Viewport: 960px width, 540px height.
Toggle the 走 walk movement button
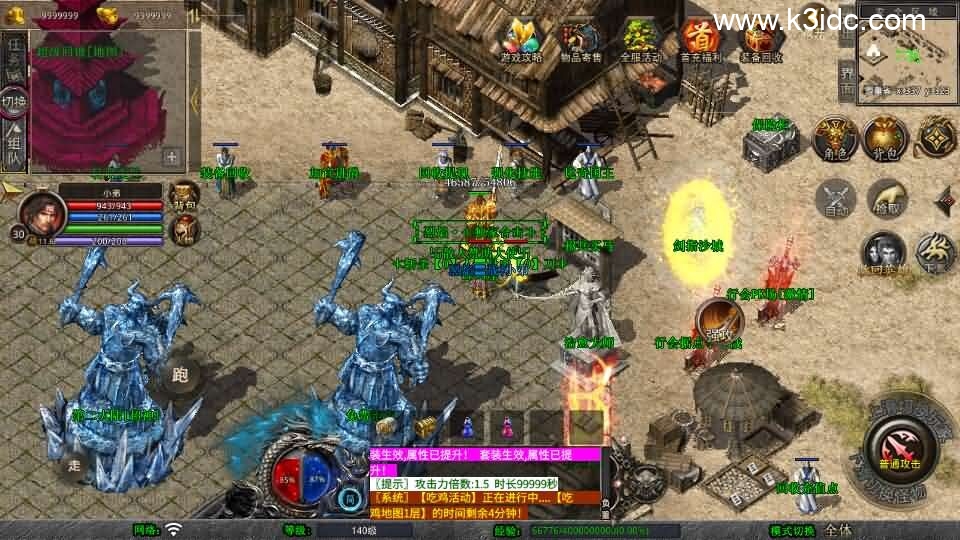point(74,463)
